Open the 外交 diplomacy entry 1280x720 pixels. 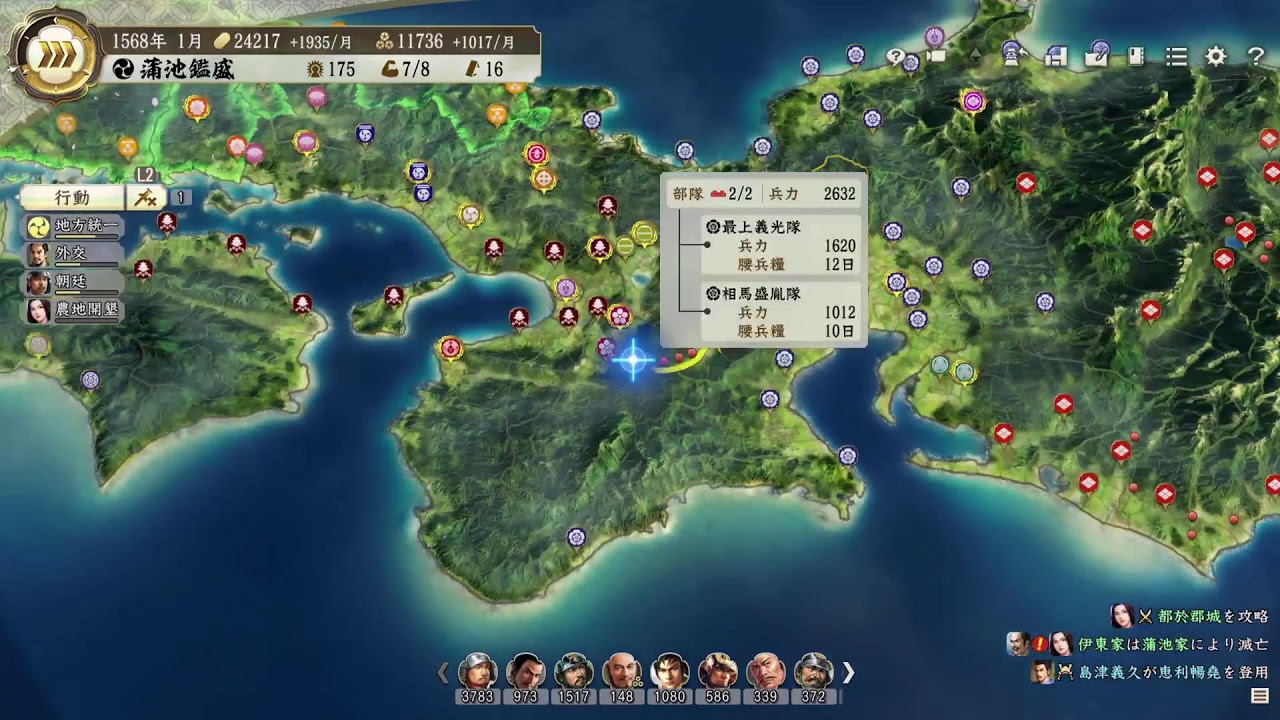74,254
